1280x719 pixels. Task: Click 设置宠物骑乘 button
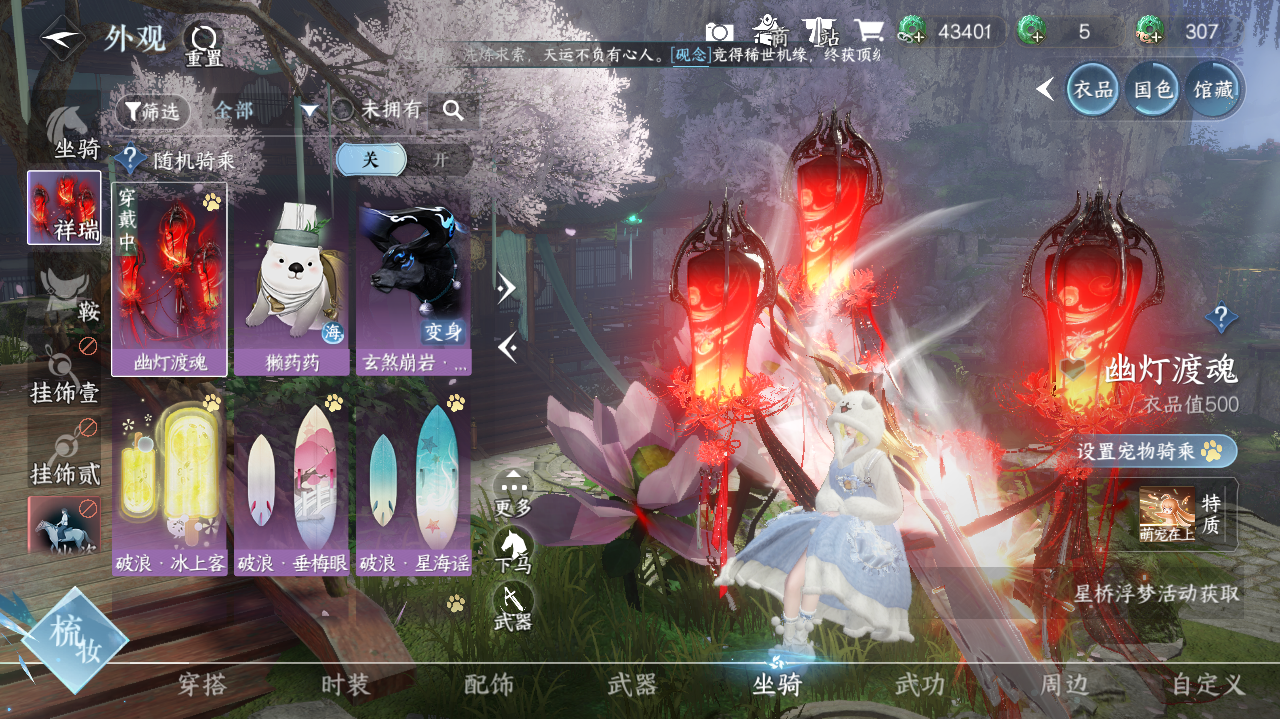[1156, 451]
